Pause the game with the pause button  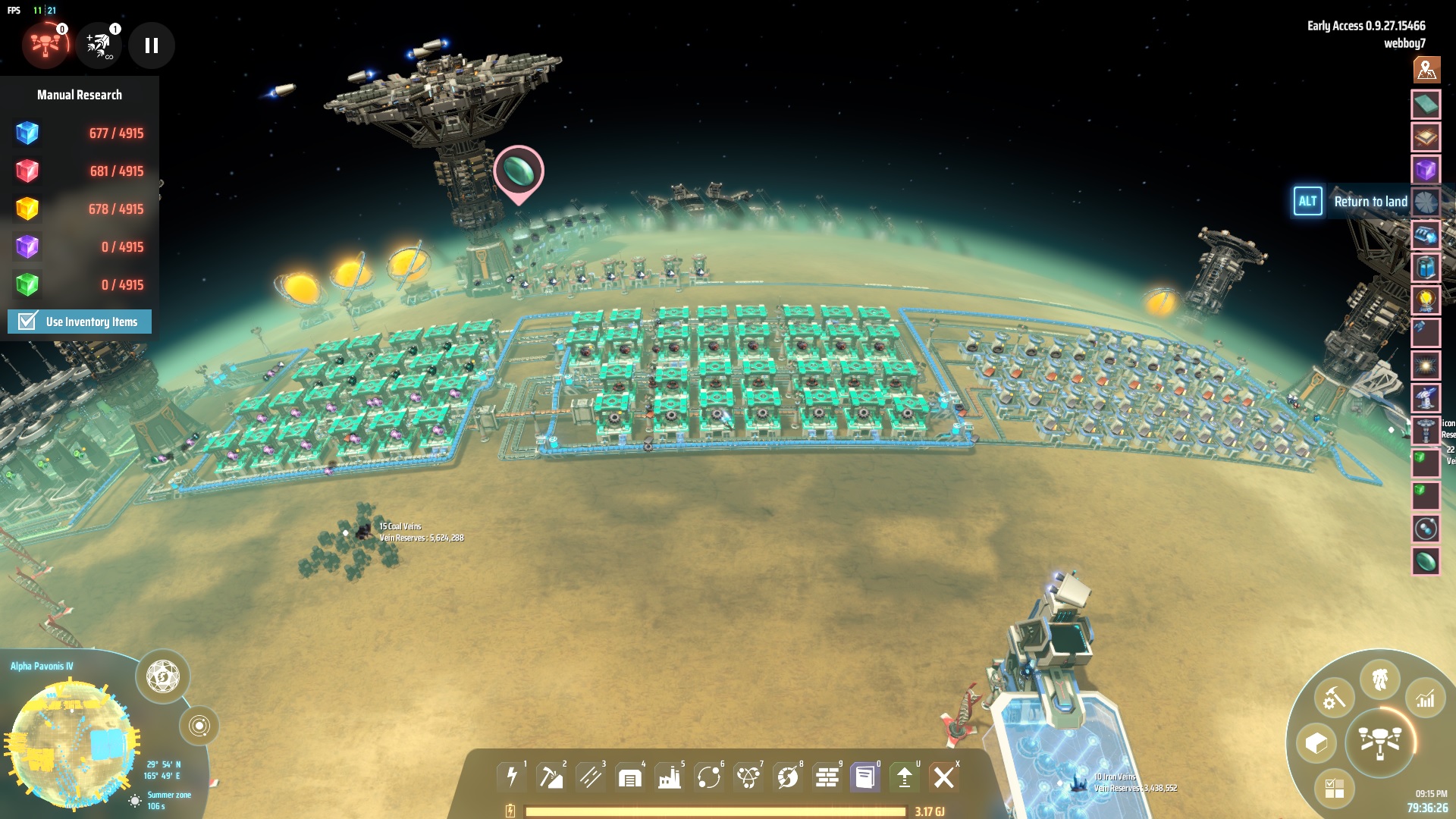(152, 46)
